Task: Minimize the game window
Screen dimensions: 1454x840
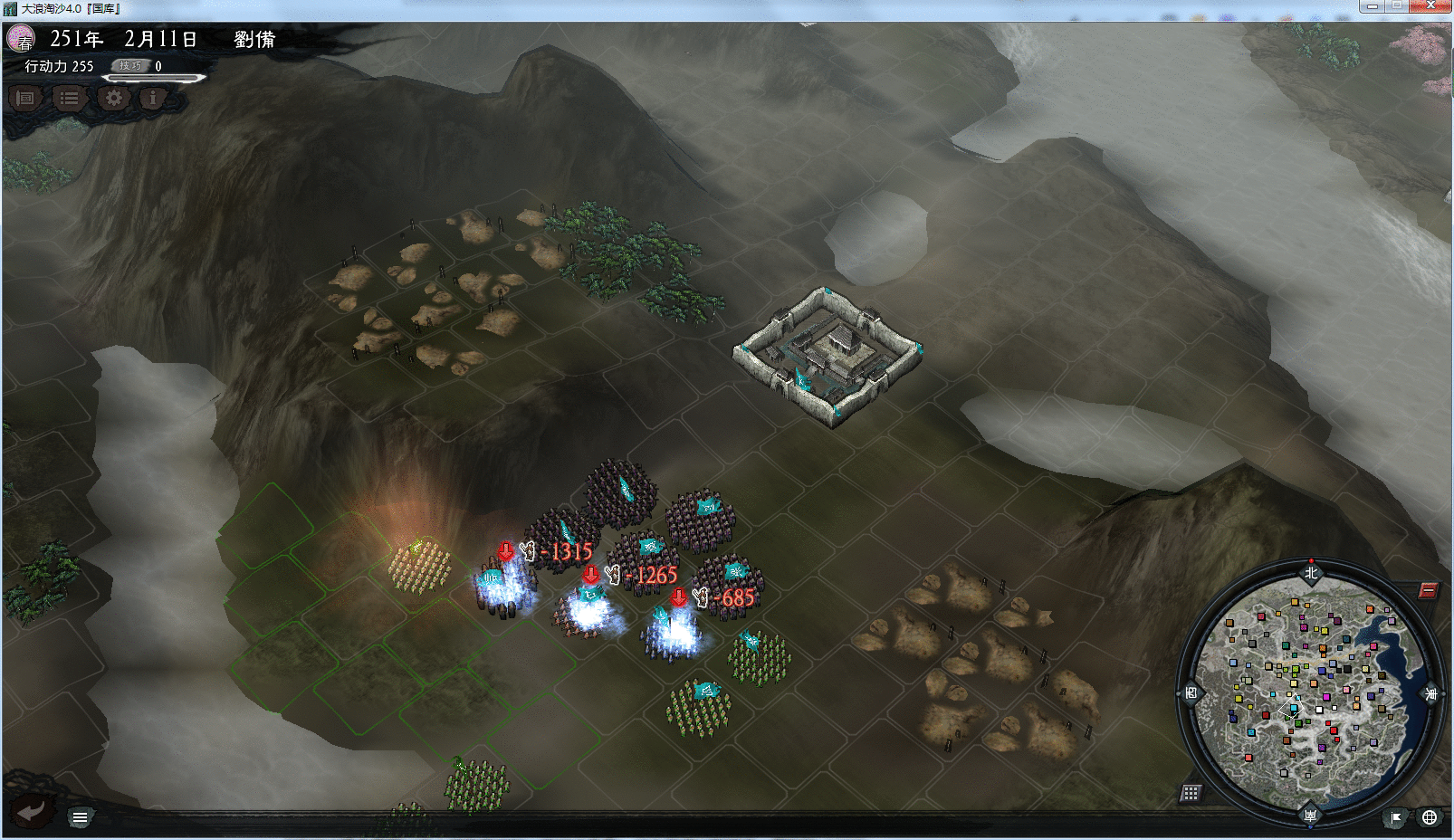Action: point(1372,6)
